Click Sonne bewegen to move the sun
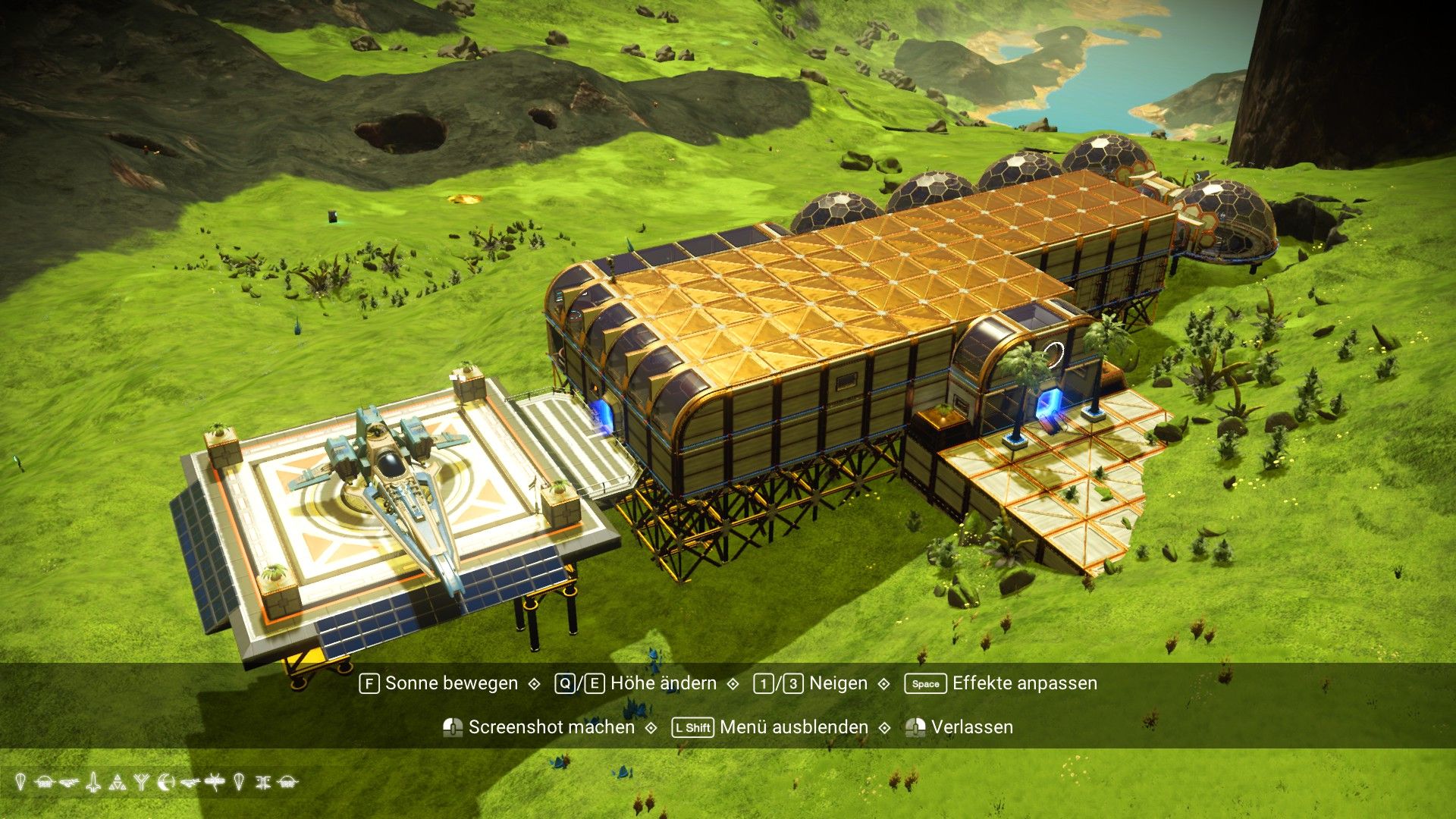The height and width of the screenshot is (819, 1456). coord(451,682)
